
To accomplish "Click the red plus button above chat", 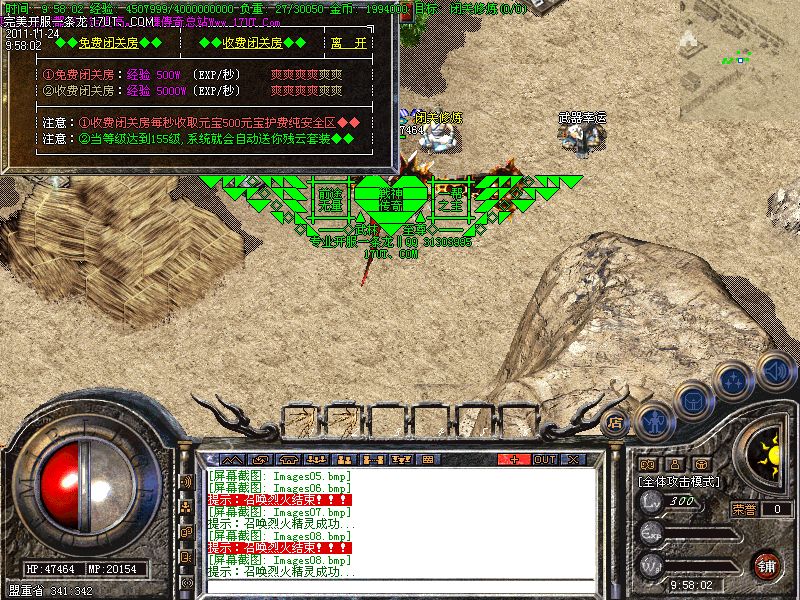I will pos(514,459).
